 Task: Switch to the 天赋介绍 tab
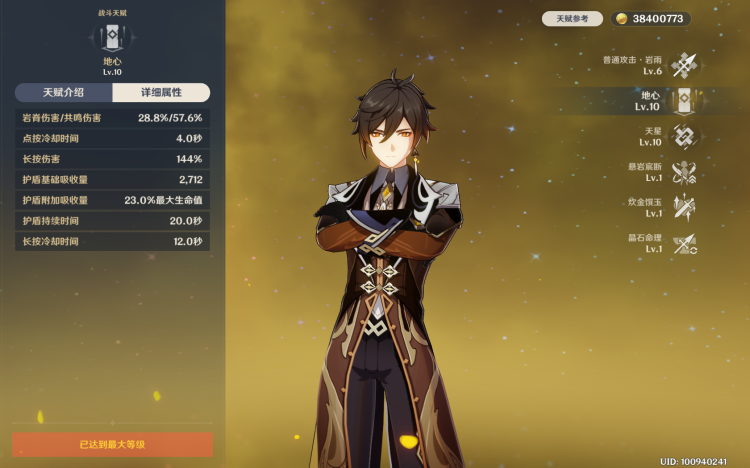click(63, 93)
